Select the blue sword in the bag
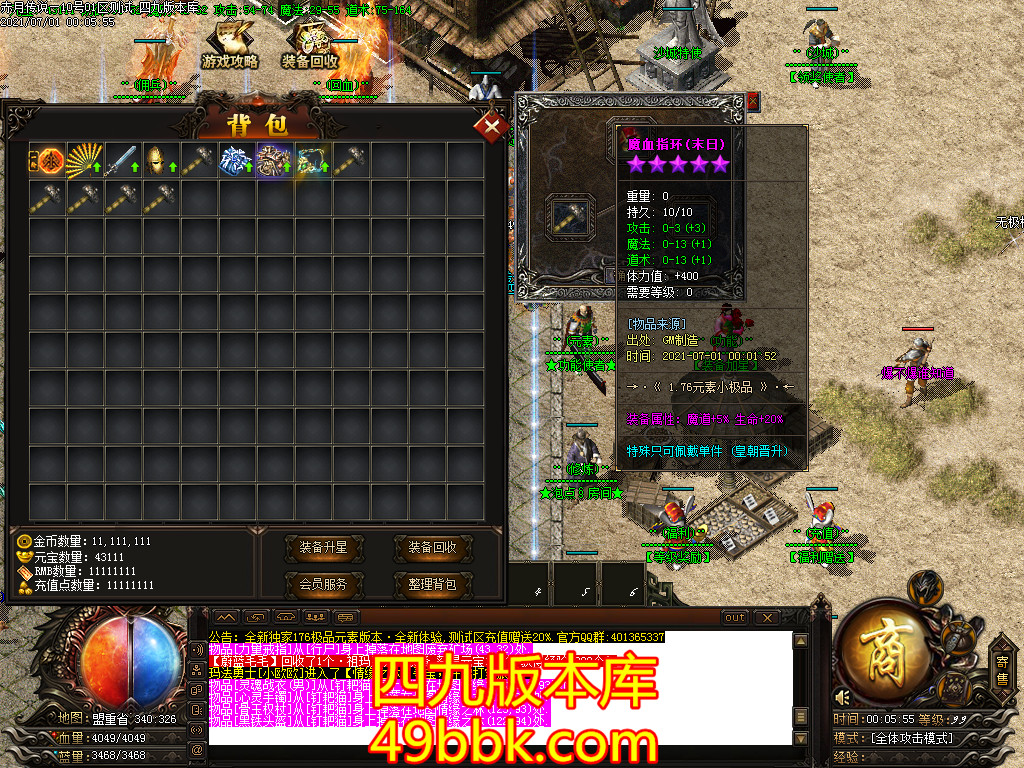The width and height of the screenshot is (1024, 768). (x=123, y=161)
